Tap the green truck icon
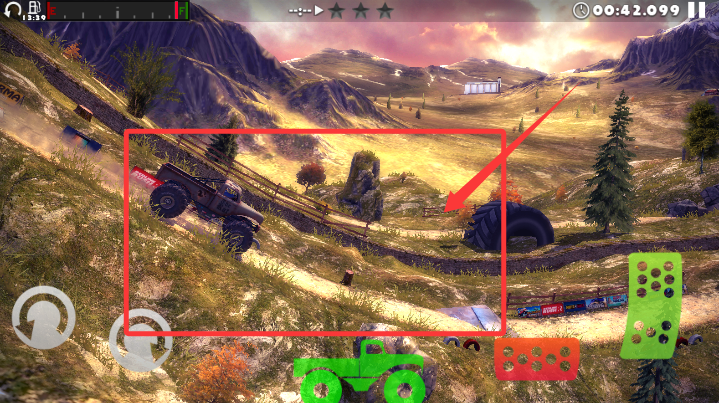Viewport: 719px width, 403px height. coord(360,371)
